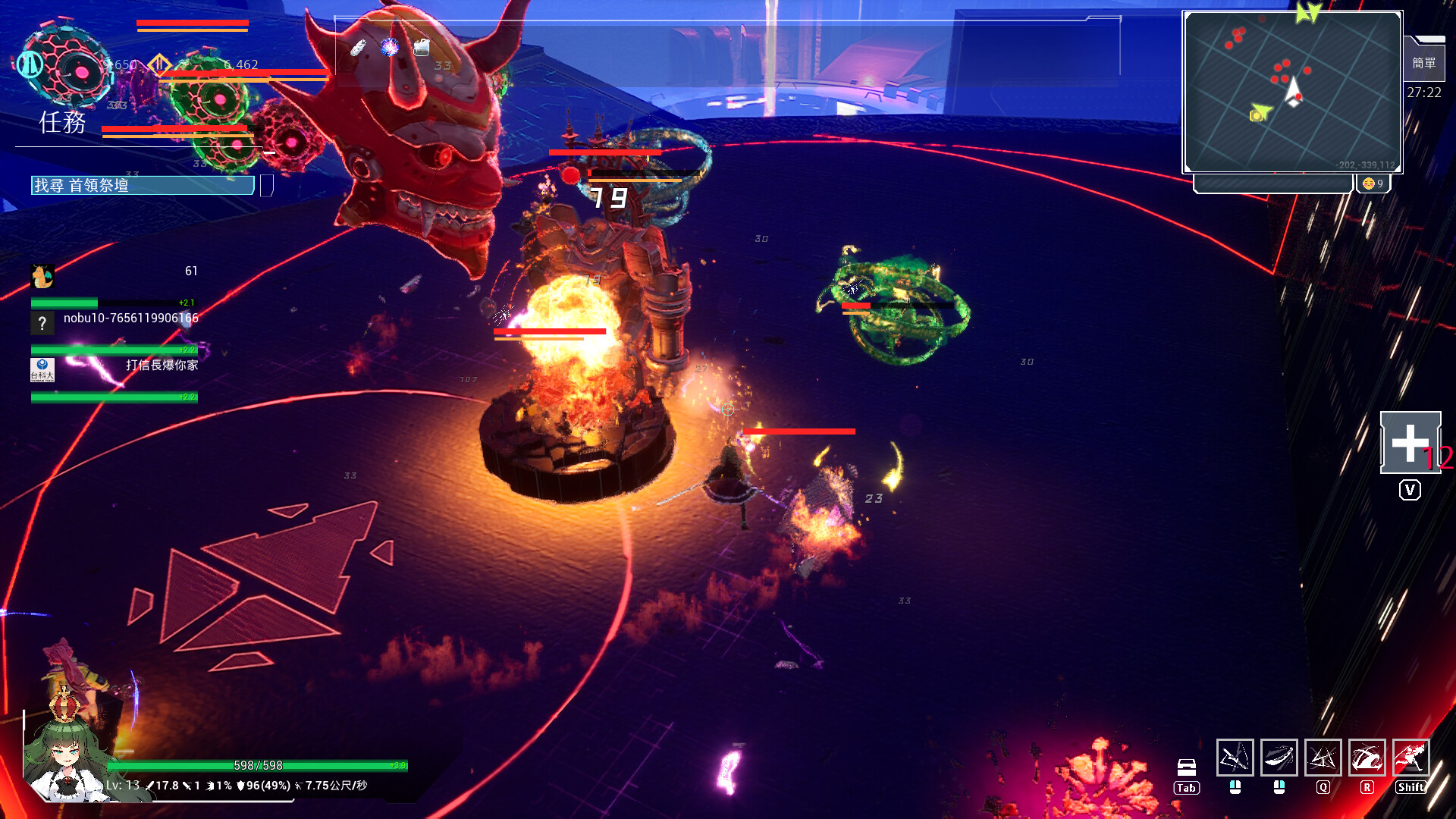Open the inventory chest icon
1456x819 pixels.
[1187, 767]
